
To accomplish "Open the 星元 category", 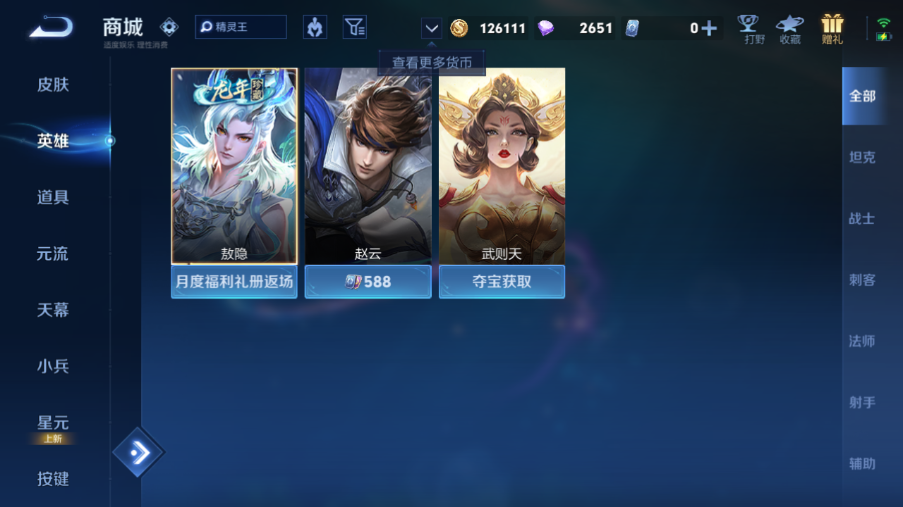I will pos(53,423).
